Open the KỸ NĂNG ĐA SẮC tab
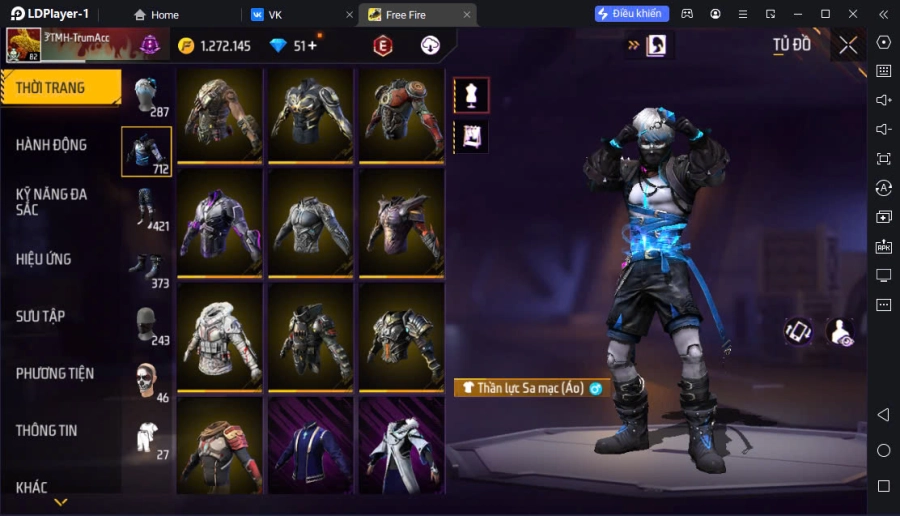The width and height of the screenshot is (900, 516). pos(52,201)
